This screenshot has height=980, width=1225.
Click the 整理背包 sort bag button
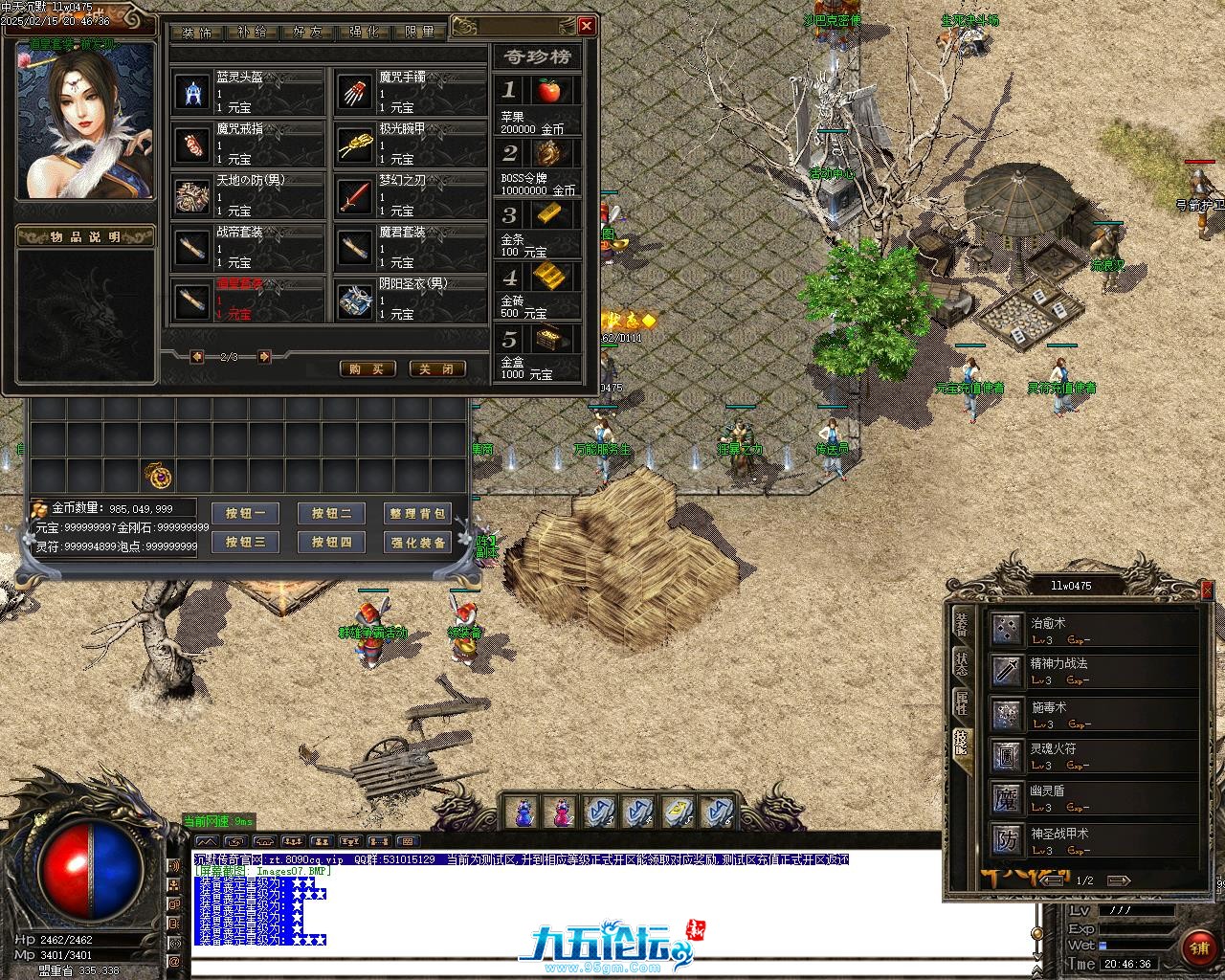[417, 514]
